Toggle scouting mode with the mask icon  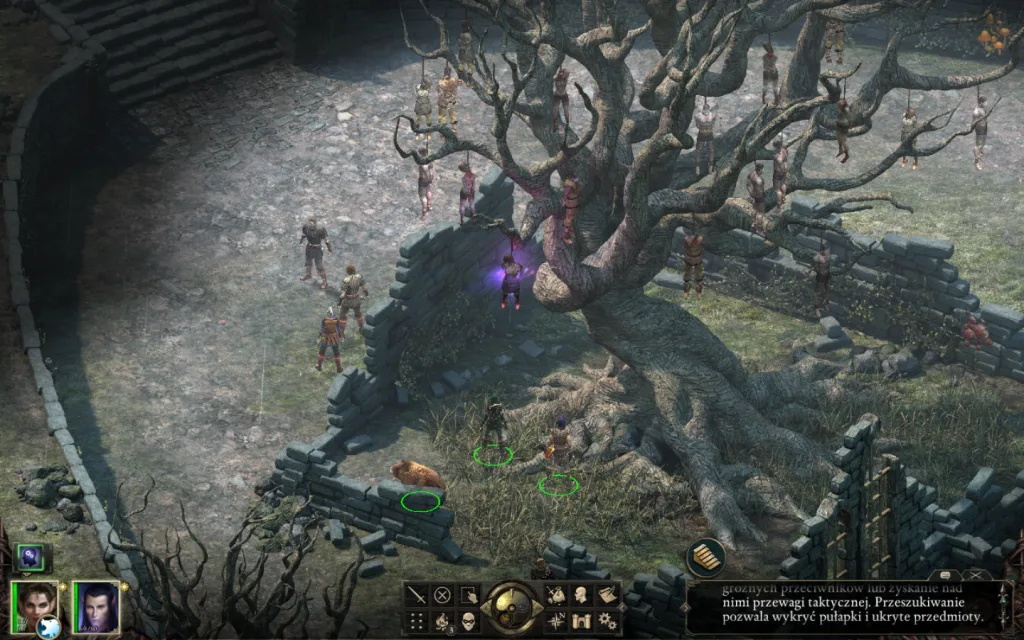467,621
